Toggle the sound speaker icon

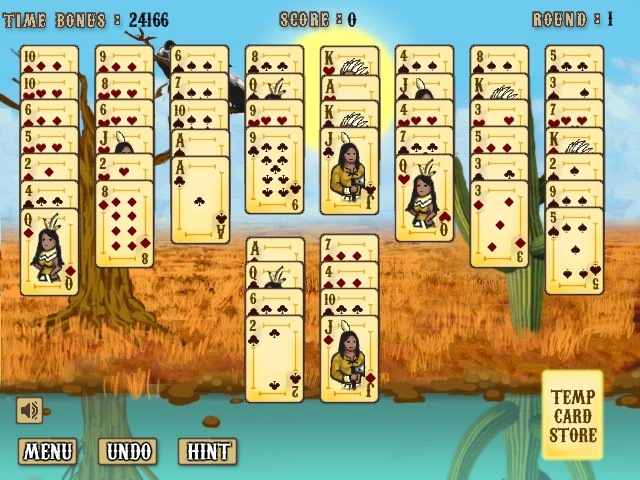click(x=29, y=410)
